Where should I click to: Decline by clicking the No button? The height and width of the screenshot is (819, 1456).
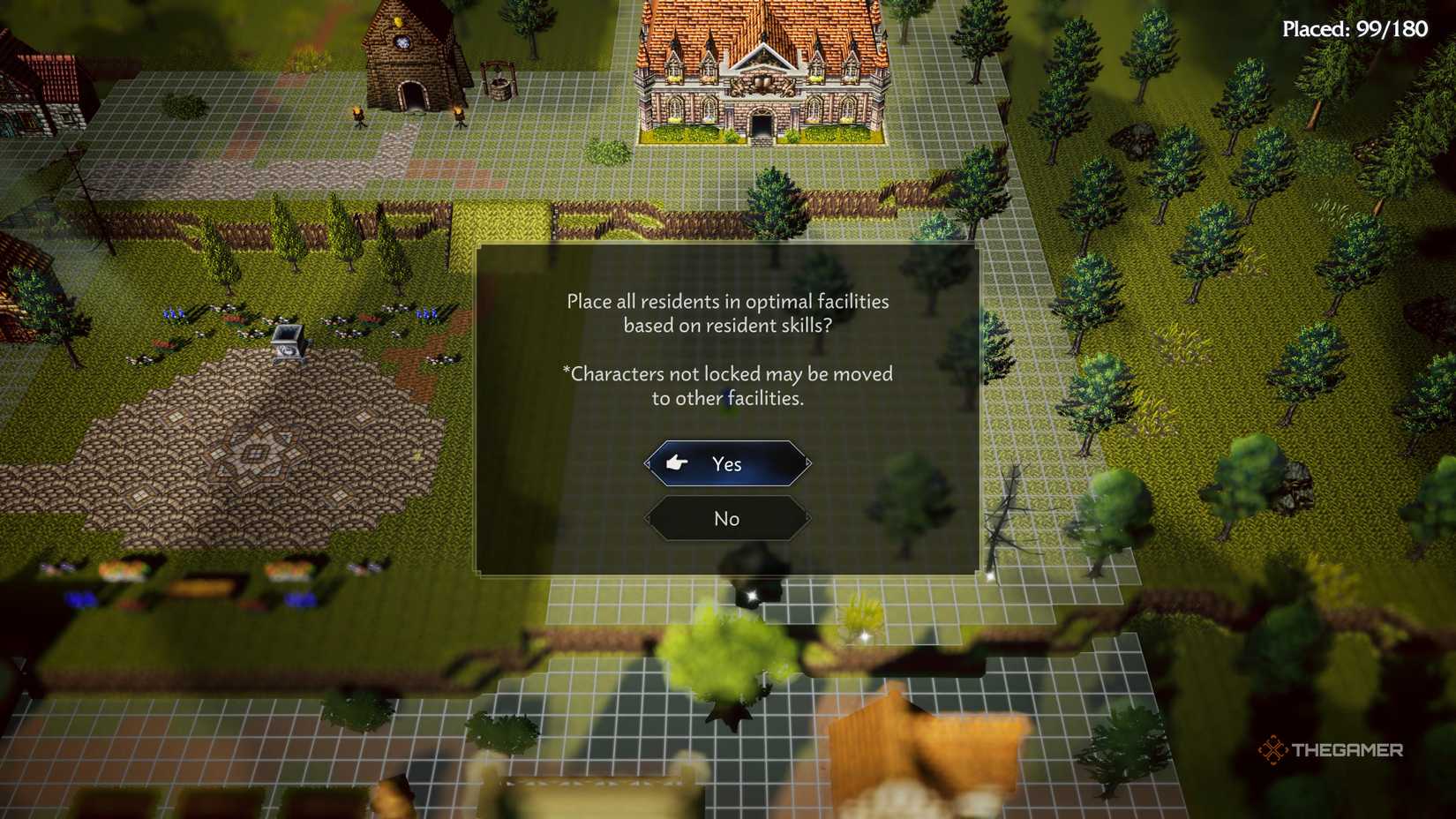click(726, 519)
